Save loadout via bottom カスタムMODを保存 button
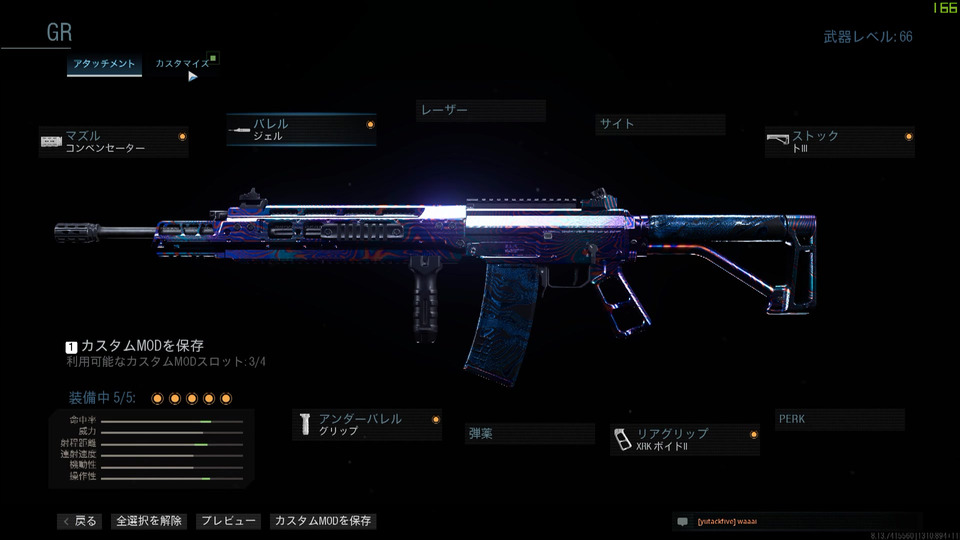 tap(323, 521)
